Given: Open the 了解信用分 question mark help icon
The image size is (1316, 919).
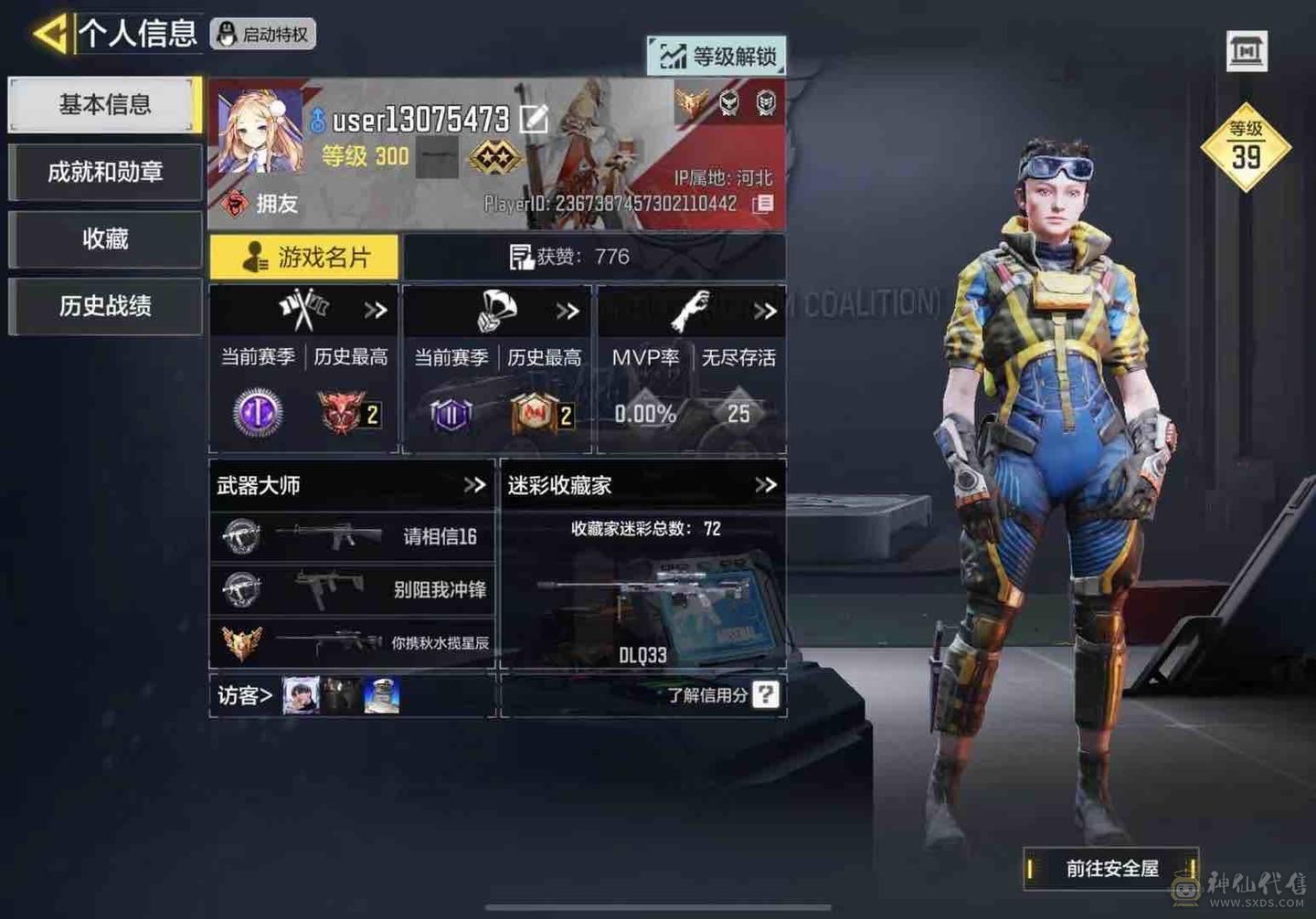Looking at the screenshot, I should (765, 695).
